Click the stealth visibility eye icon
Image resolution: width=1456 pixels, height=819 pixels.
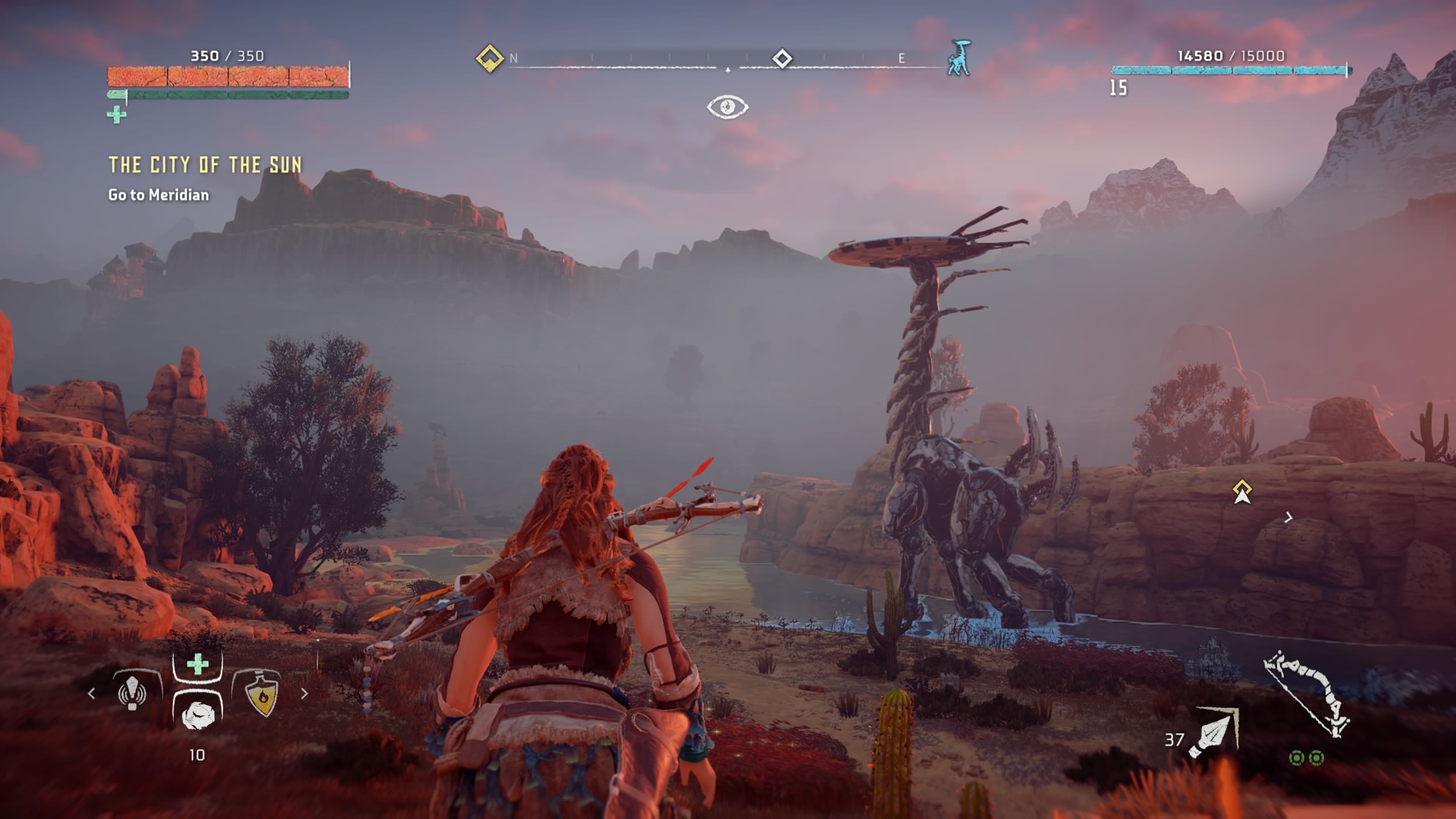tap(727, 107)
